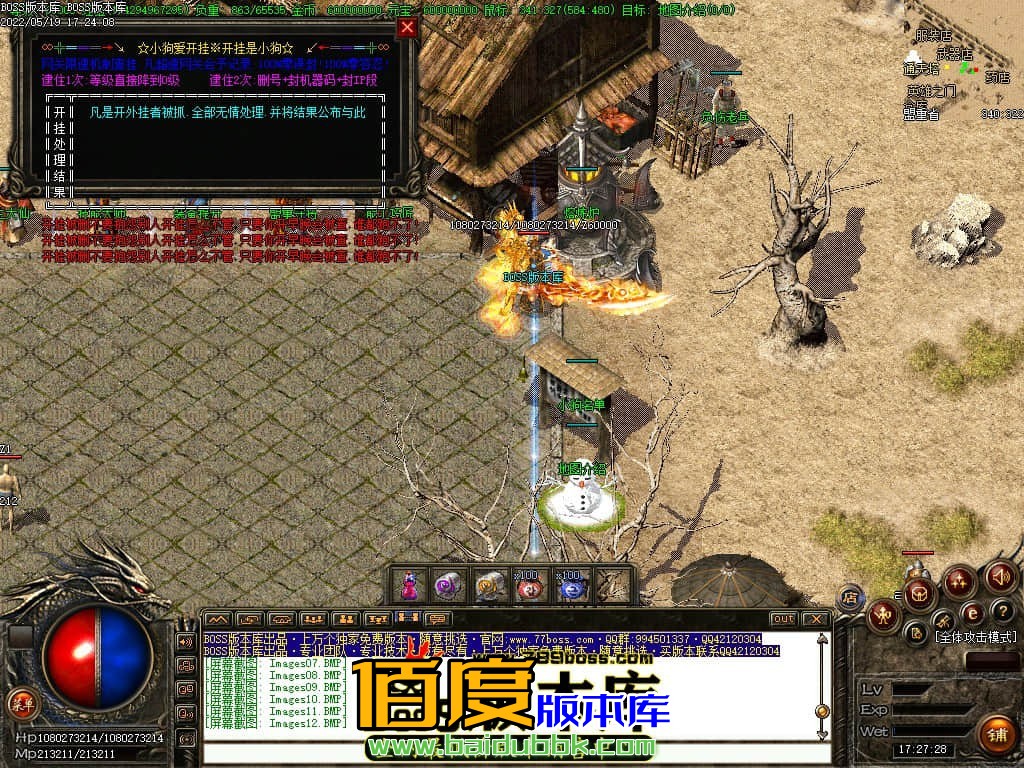
Task: Select the mountain-icon chat channel tab
Action: 217,619
